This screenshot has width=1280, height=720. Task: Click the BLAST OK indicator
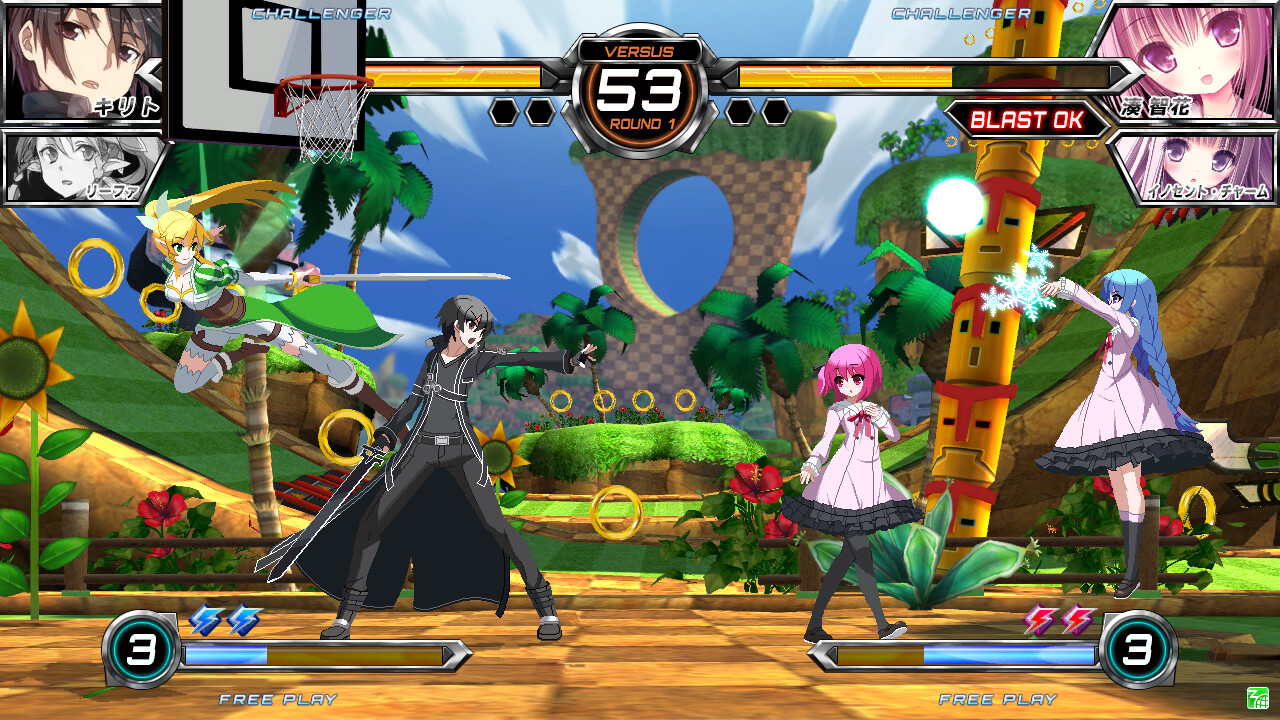pyautogui.click(x=1028, y=120)
